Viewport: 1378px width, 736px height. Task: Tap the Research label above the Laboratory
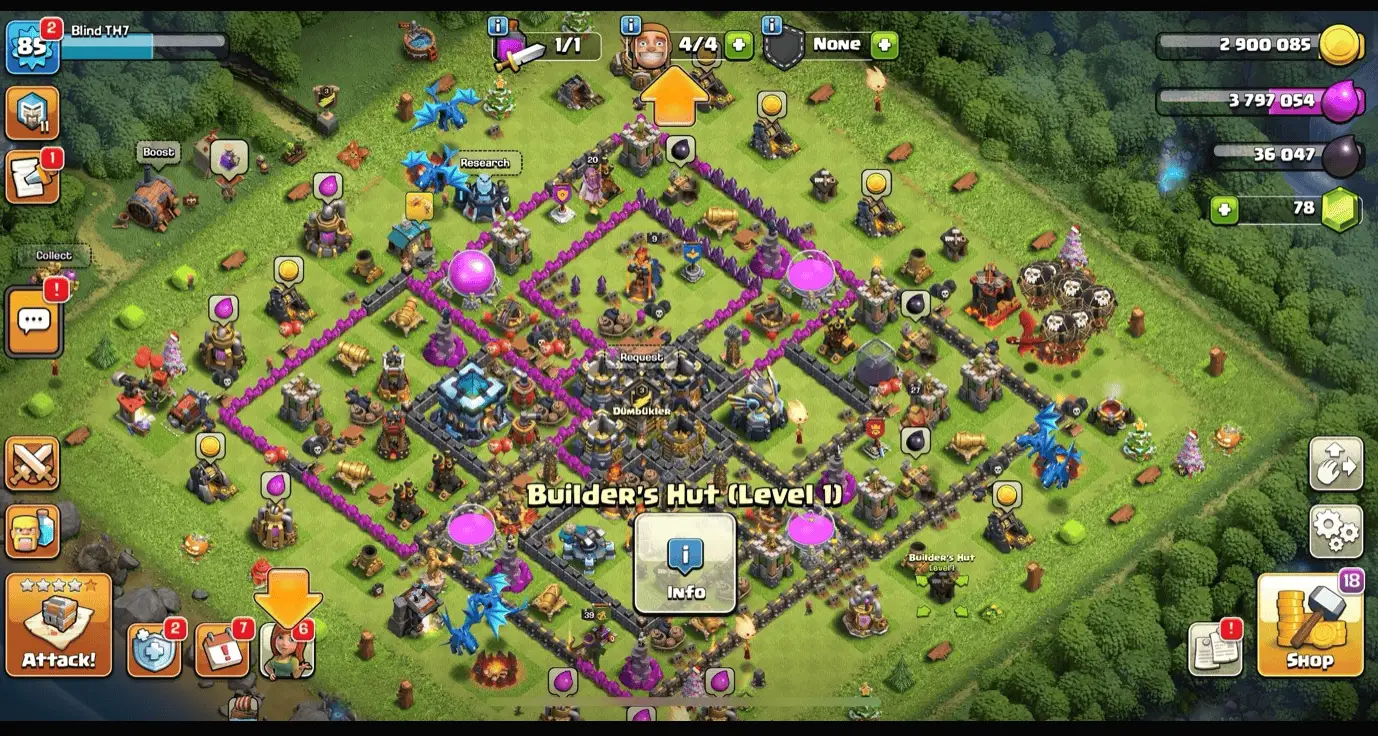pos(486,162)
